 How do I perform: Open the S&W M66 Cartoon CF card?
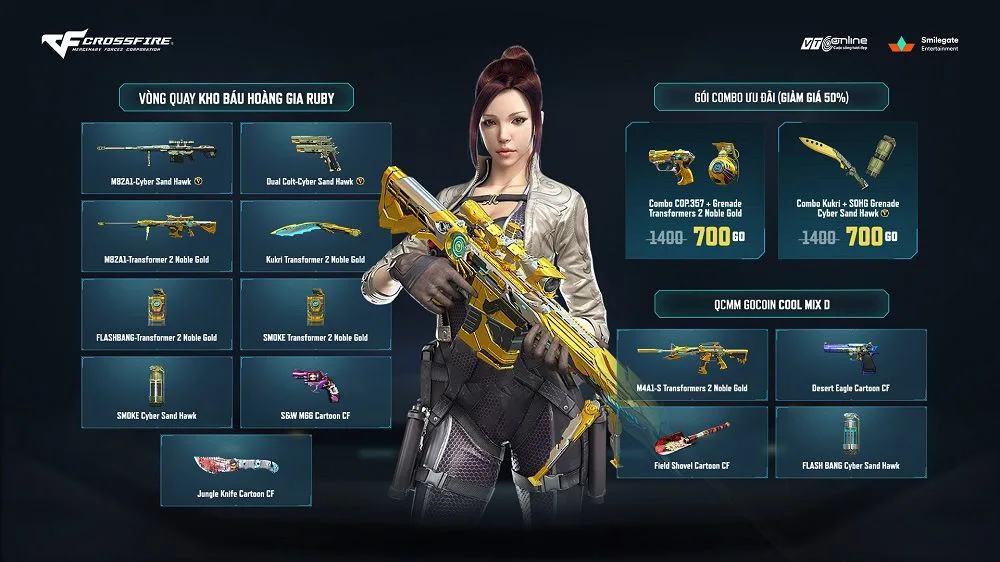pyautogui.click(x=316, y=392)
